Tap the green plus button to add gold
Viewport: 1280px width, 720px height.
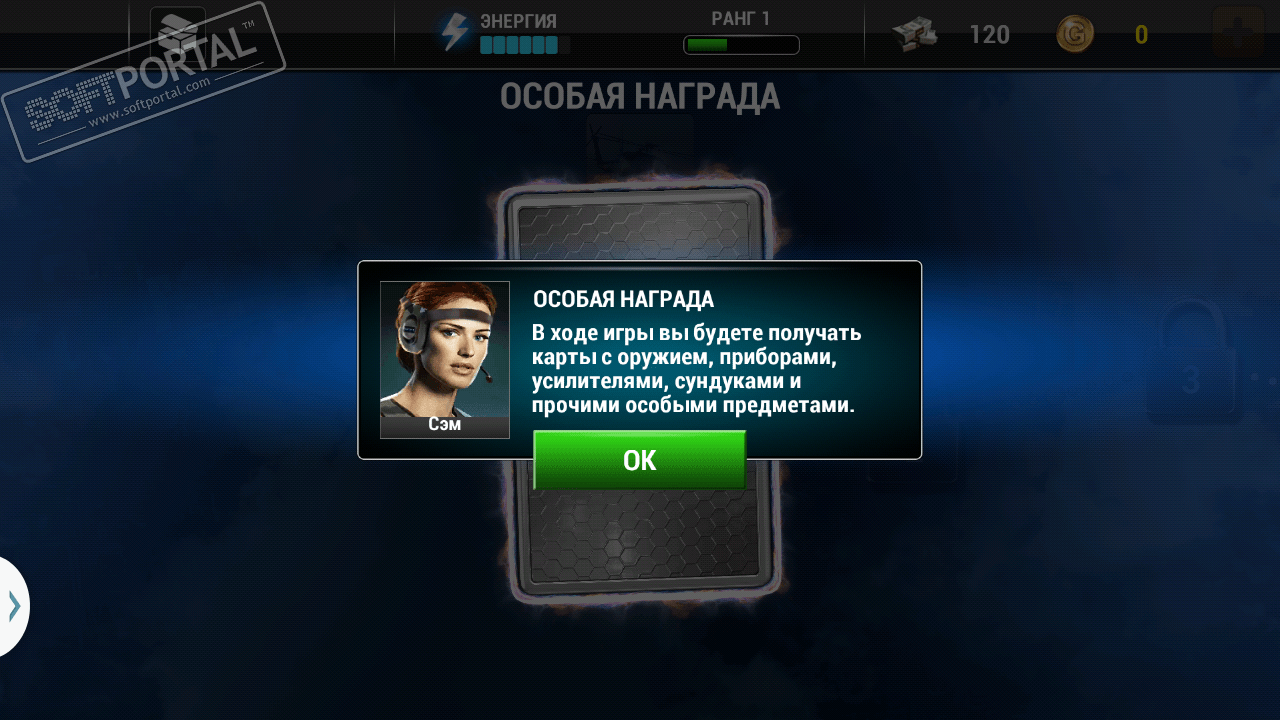click(x=1237, y=34)
